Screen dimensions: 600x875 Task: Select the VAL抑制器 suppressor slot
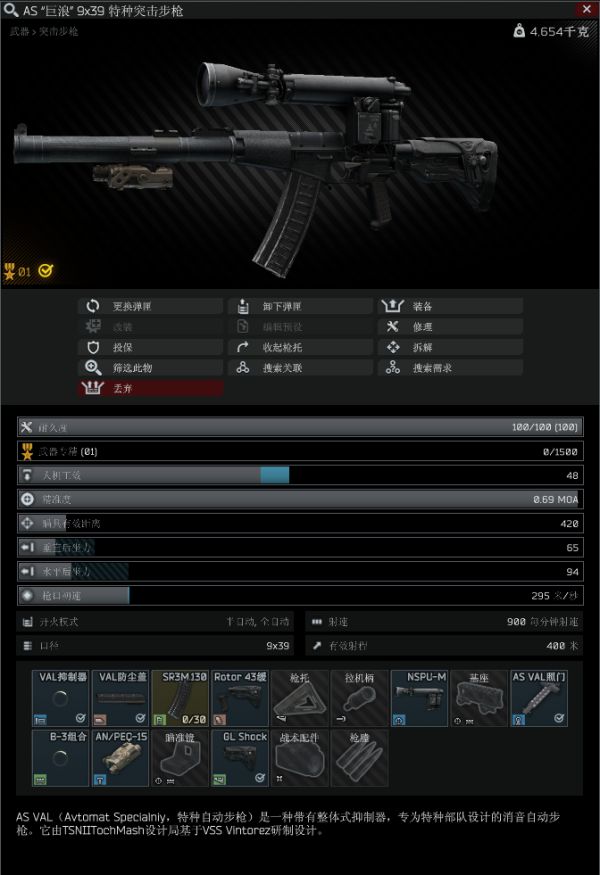(x=62, y=698)
